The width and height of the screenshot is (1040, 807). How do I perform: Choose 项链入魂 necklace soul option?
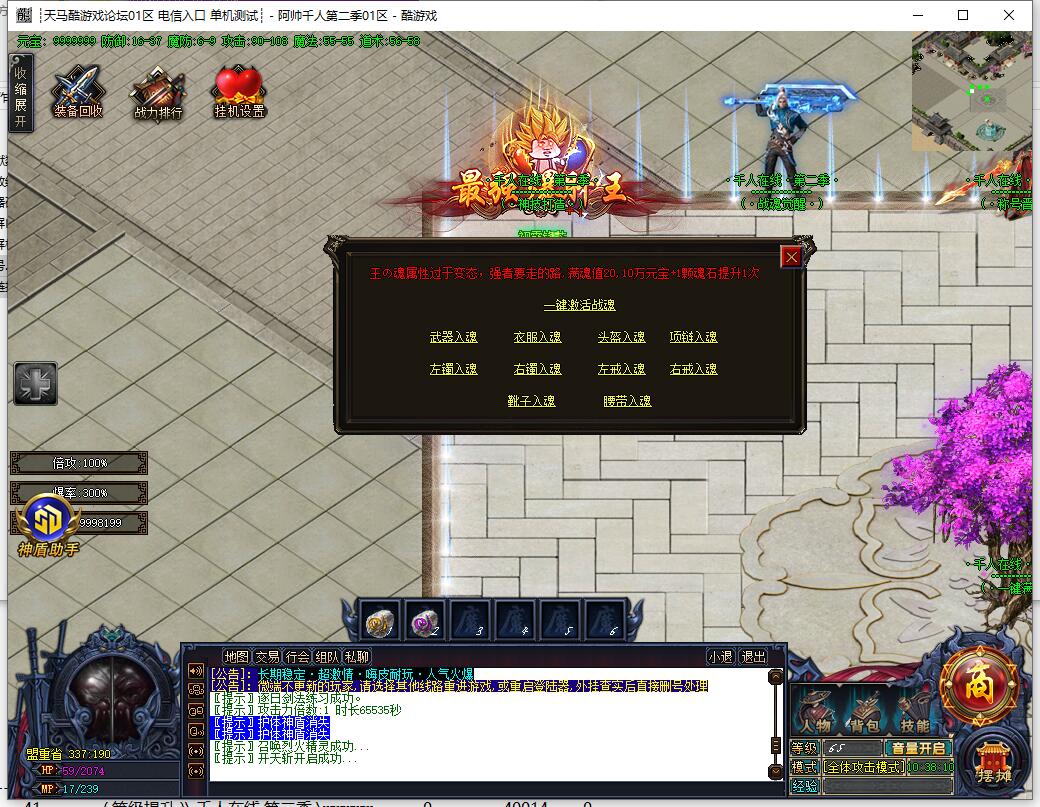pyautogui.click(x=693, y=337)
